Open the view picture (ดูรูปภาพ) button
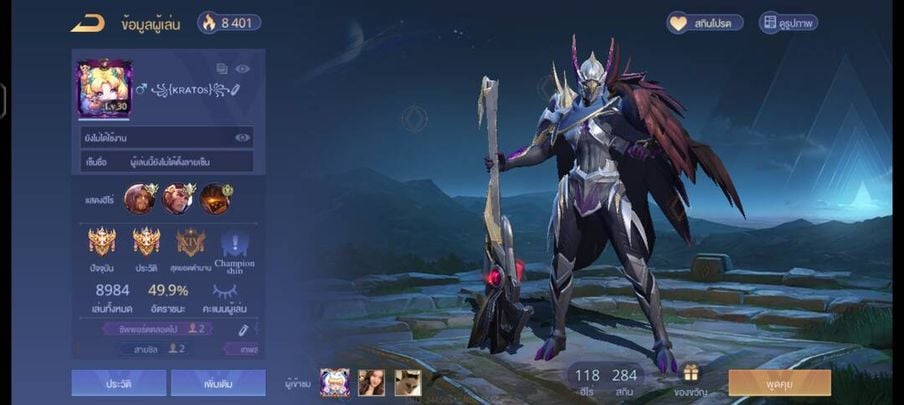The width and height of the screenshot is (904, 405). pos(788,22)
